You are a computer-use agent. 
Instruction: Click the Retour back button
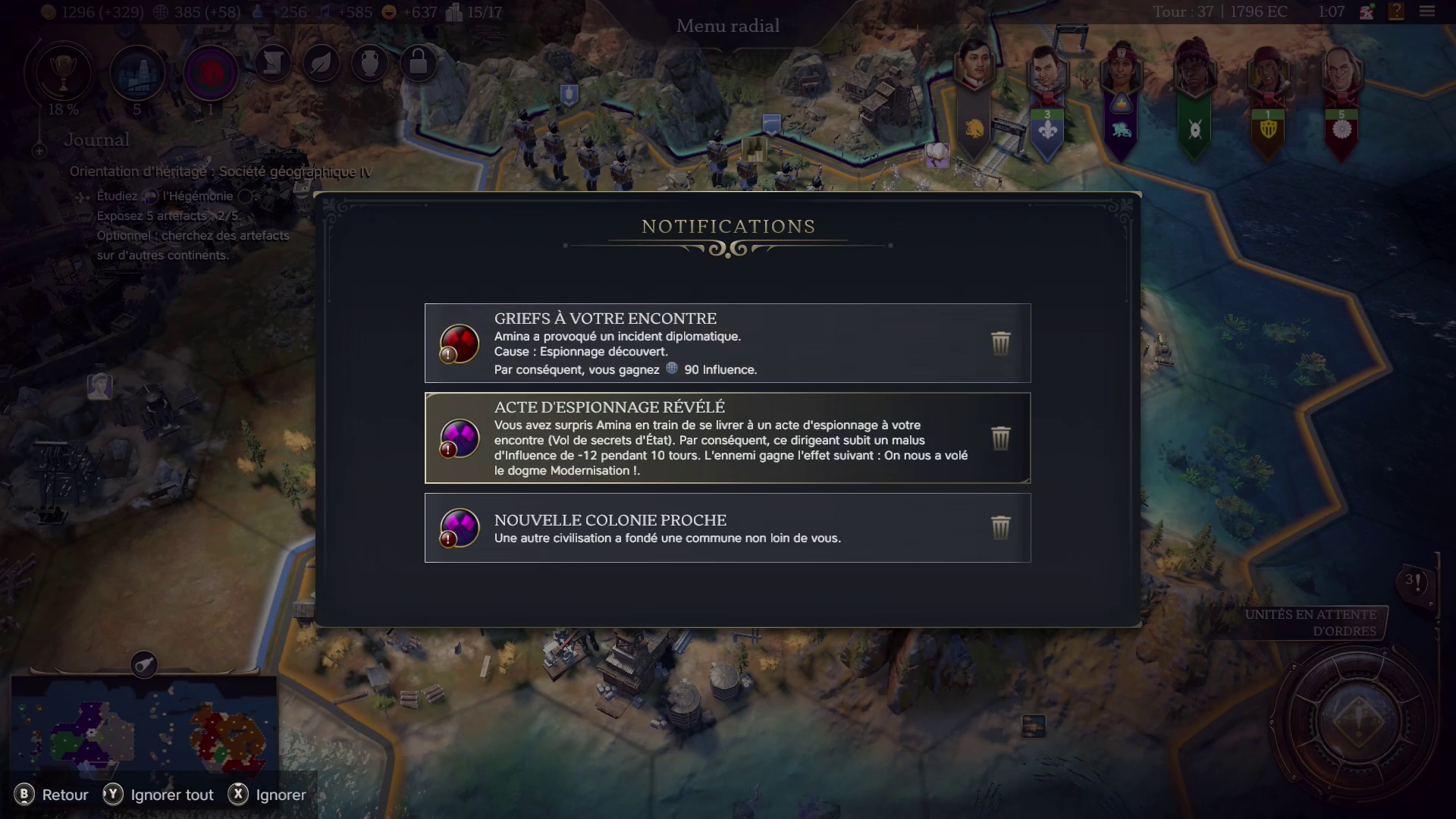(52, 795)
